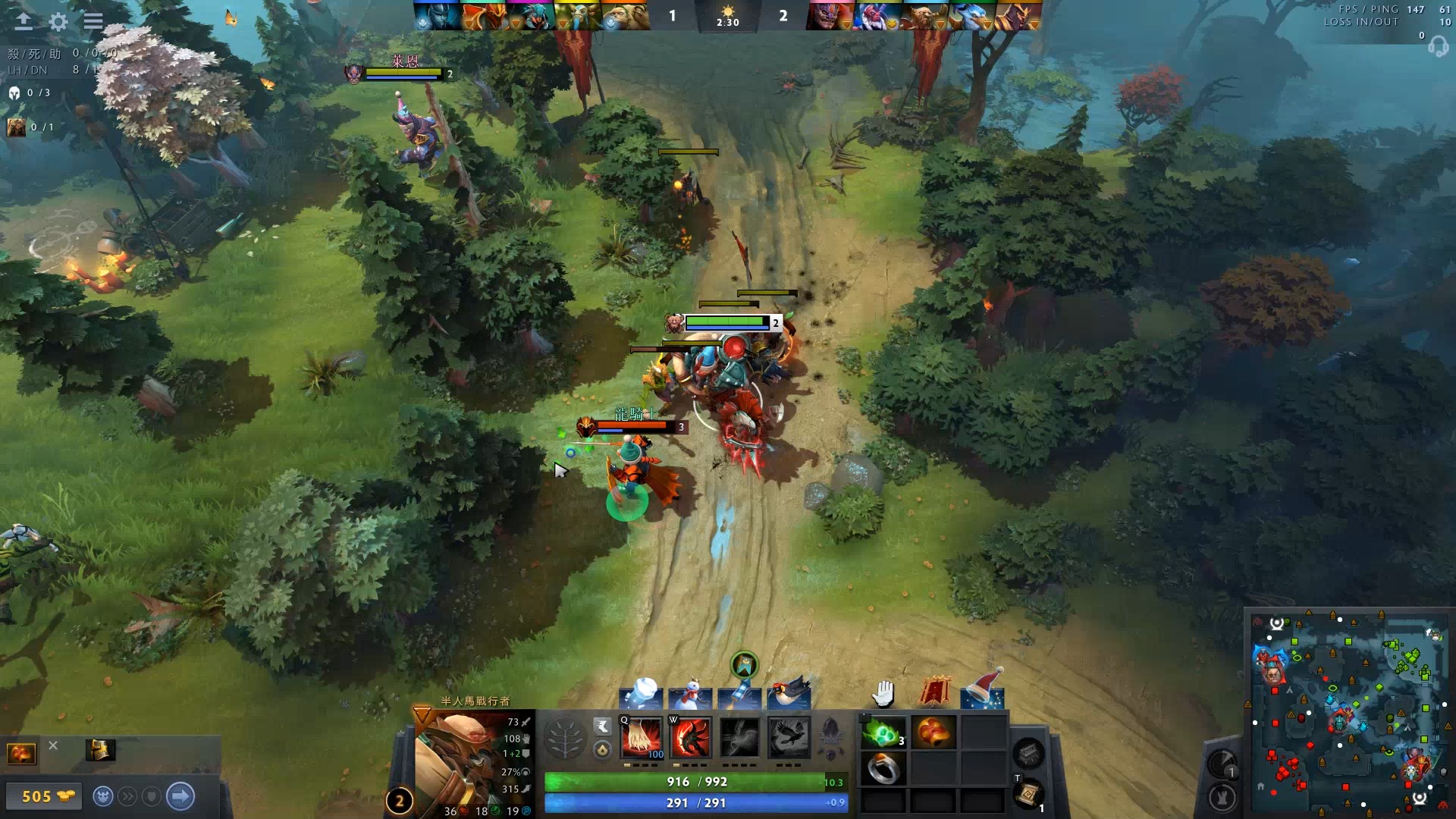Image resolution: width=1456 pixels, height=819 pixels.
Task: Click the Town Portal Scroll slot
Action: tap(1030, 797)
